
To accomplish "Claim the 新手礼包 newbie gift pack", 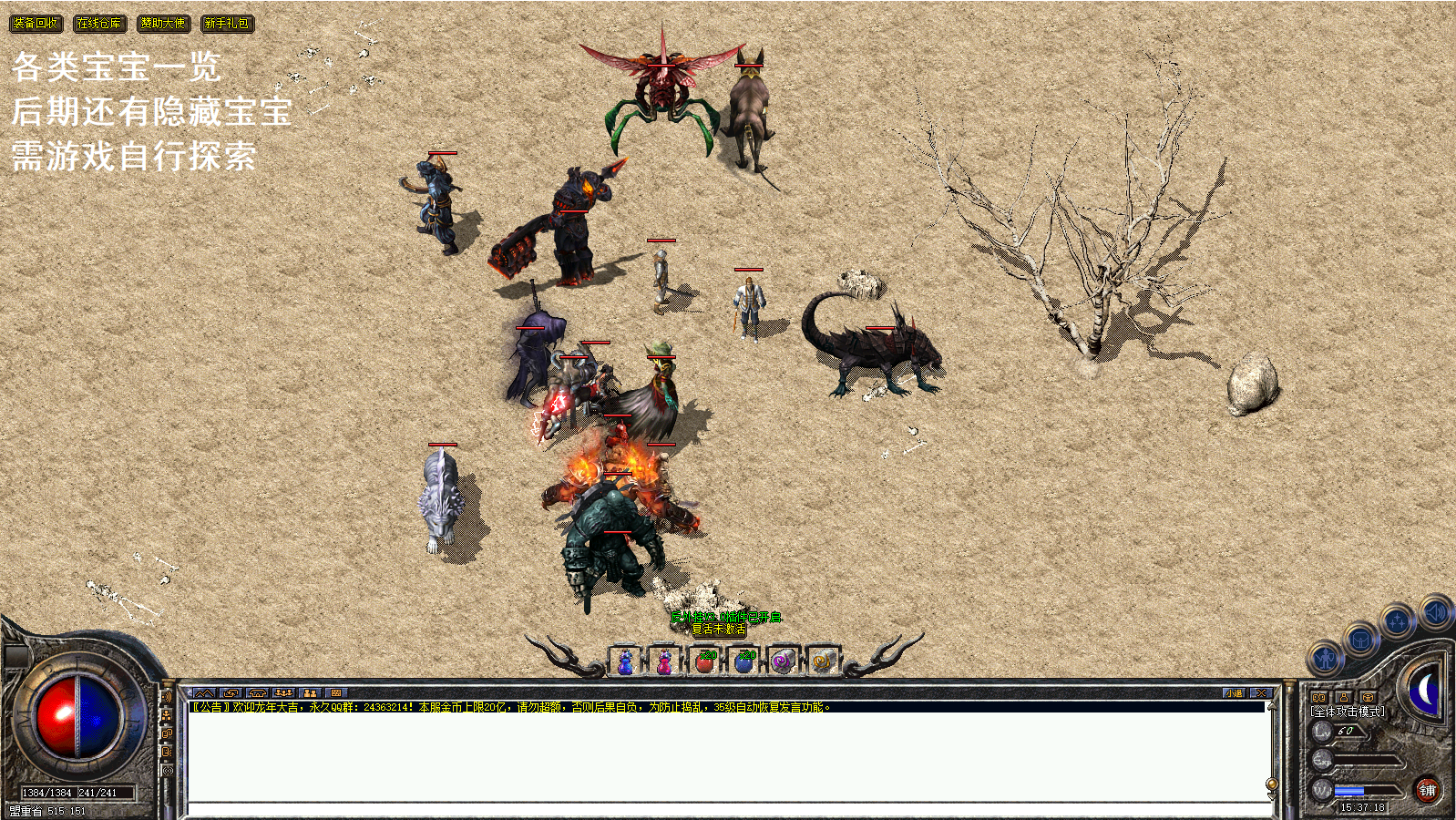I will (227, 24).
